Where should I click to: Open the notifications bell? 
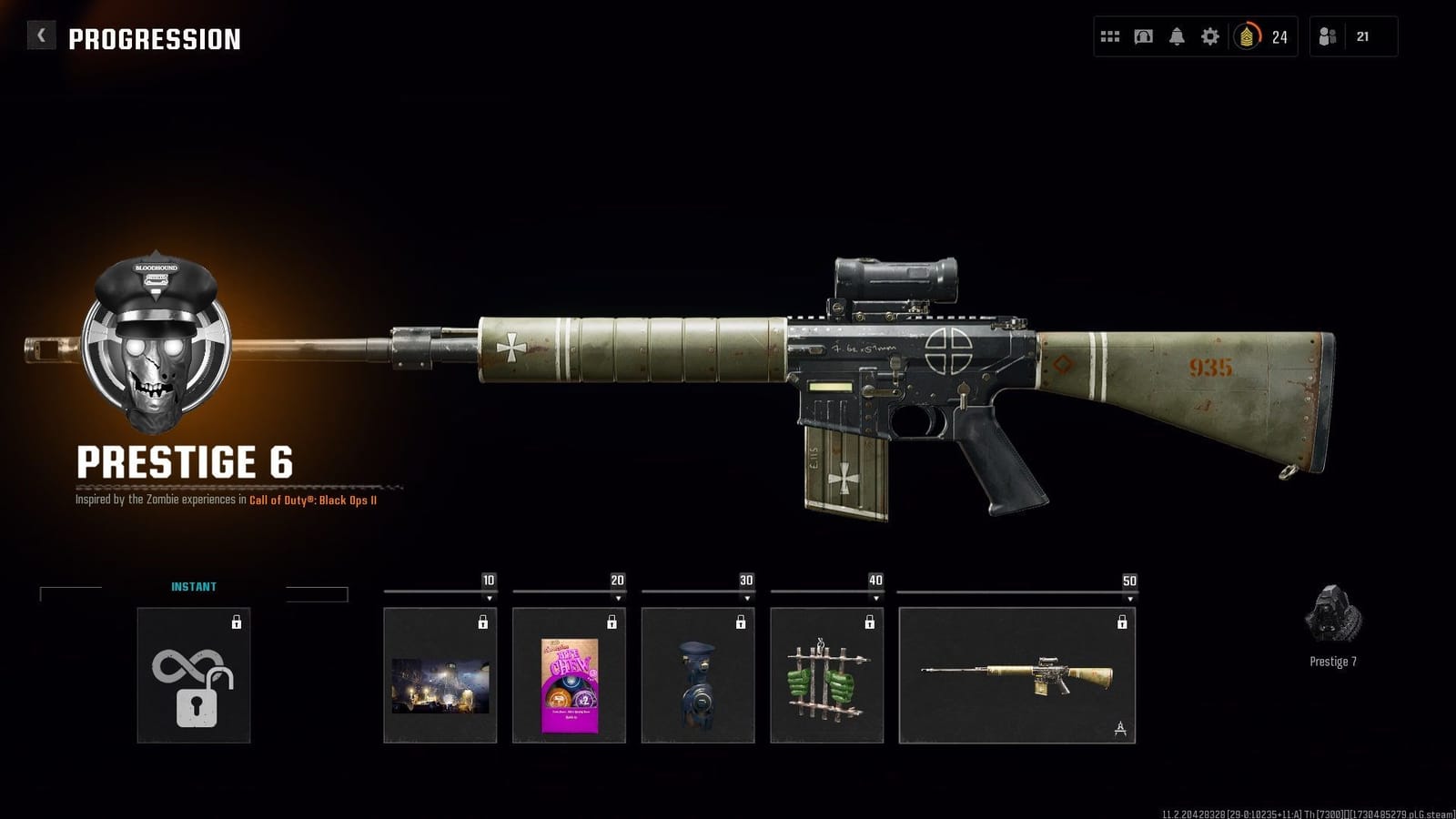coord(1176,36)
